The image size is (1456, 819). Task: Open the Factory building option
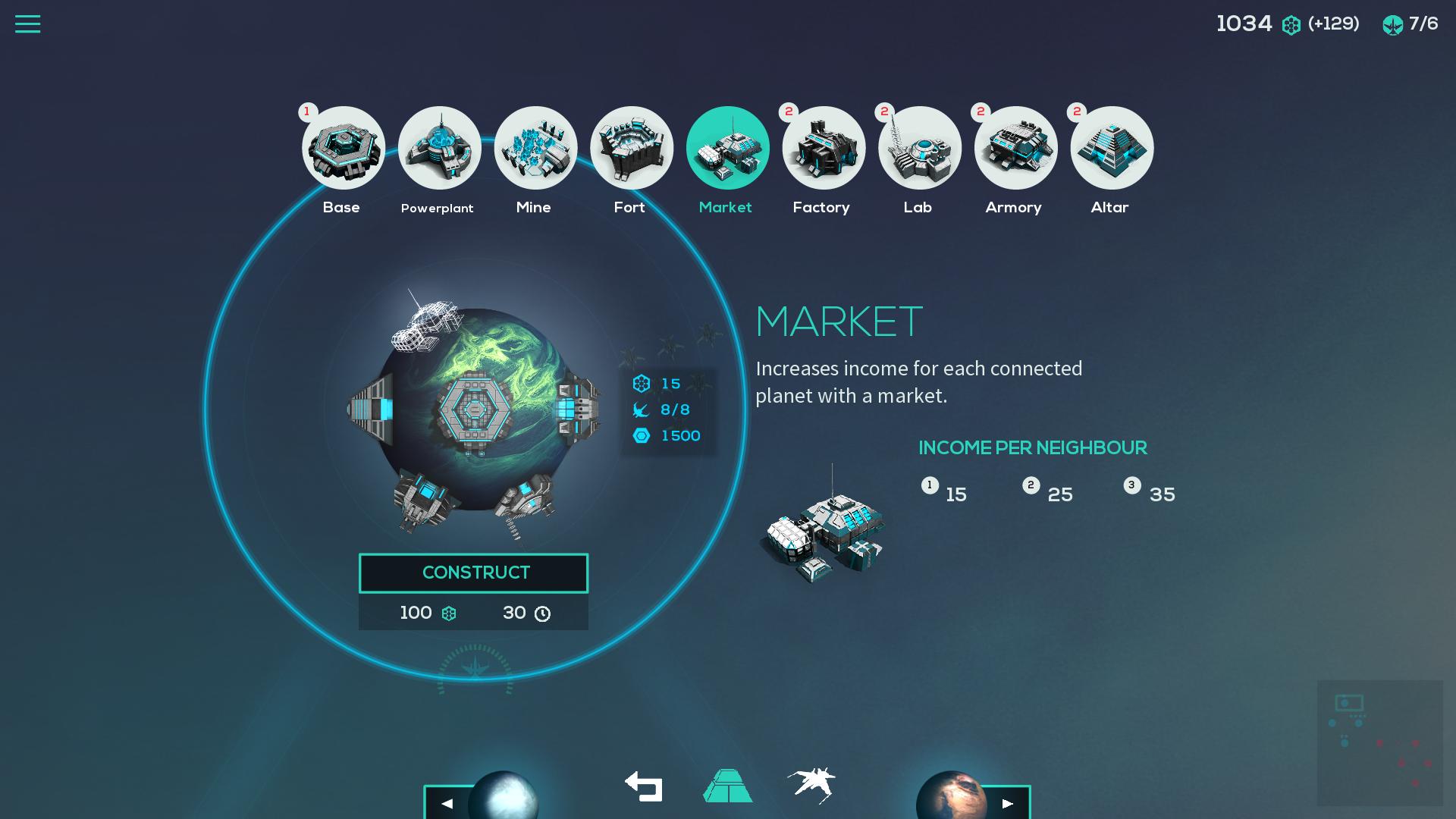tap(823, 148)
